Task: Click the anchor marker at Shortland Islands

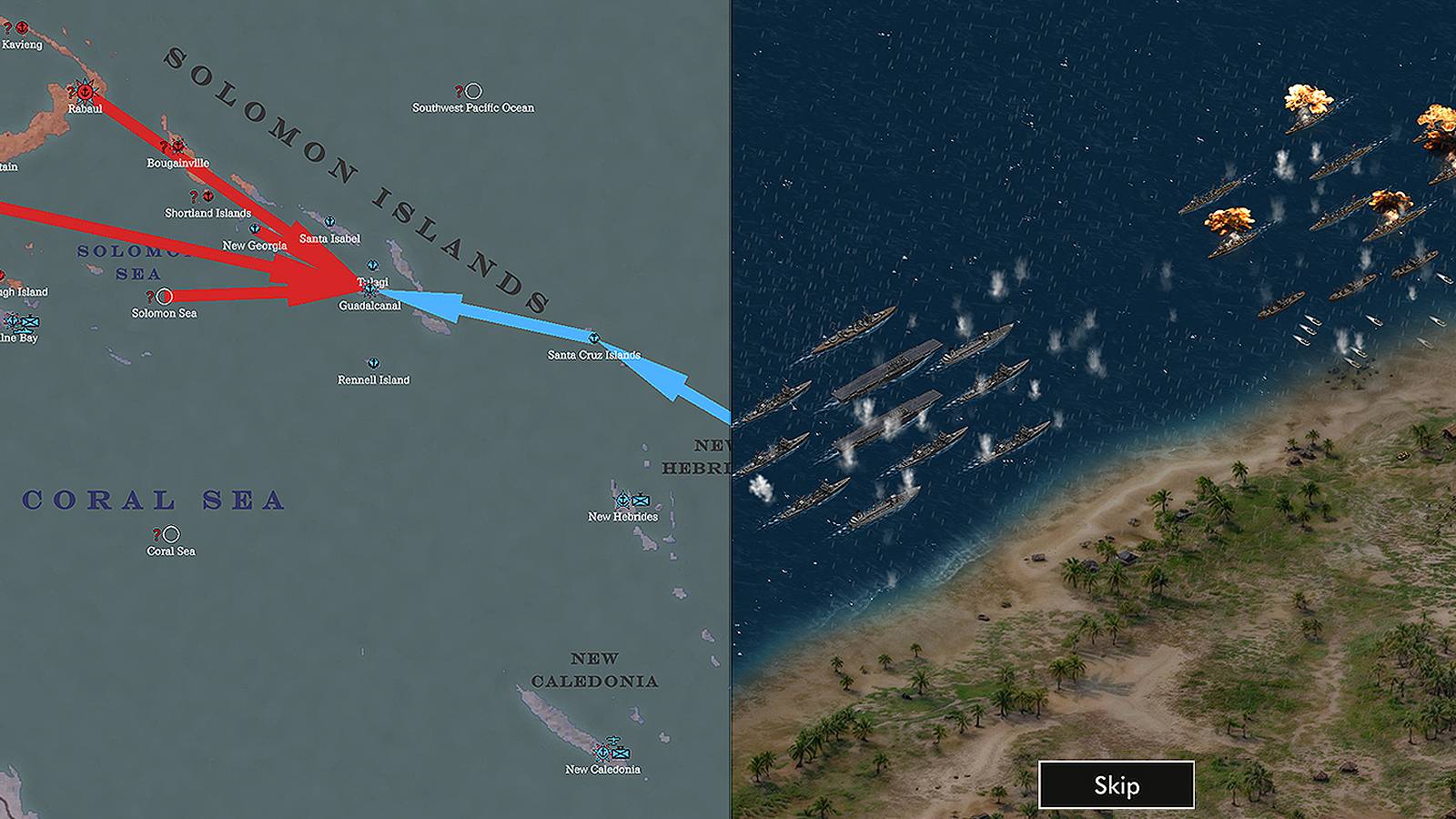Action: [x=208, y=195]
